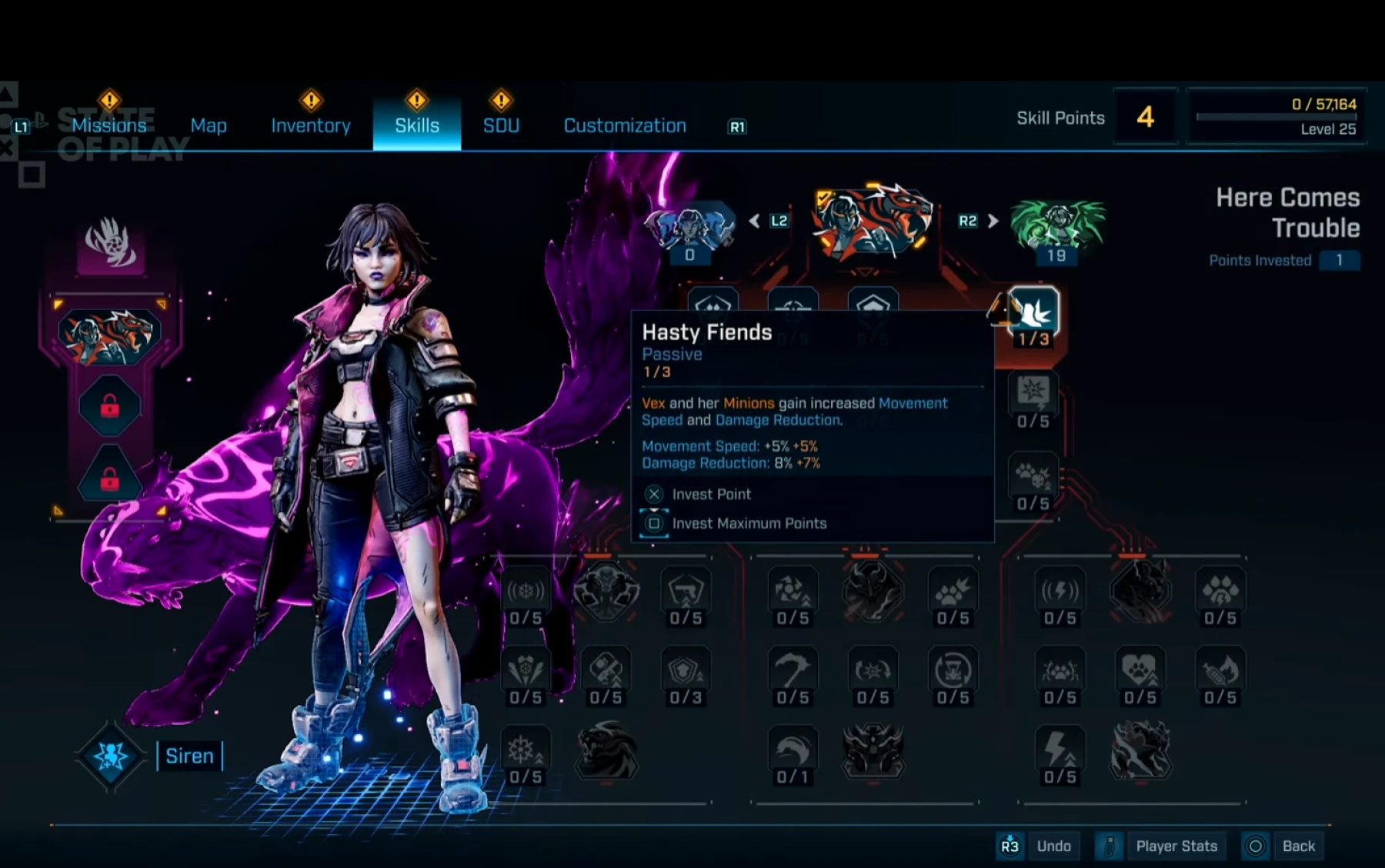Go to the SDU tab
1385x868 pixels.
tap(501, 125)
